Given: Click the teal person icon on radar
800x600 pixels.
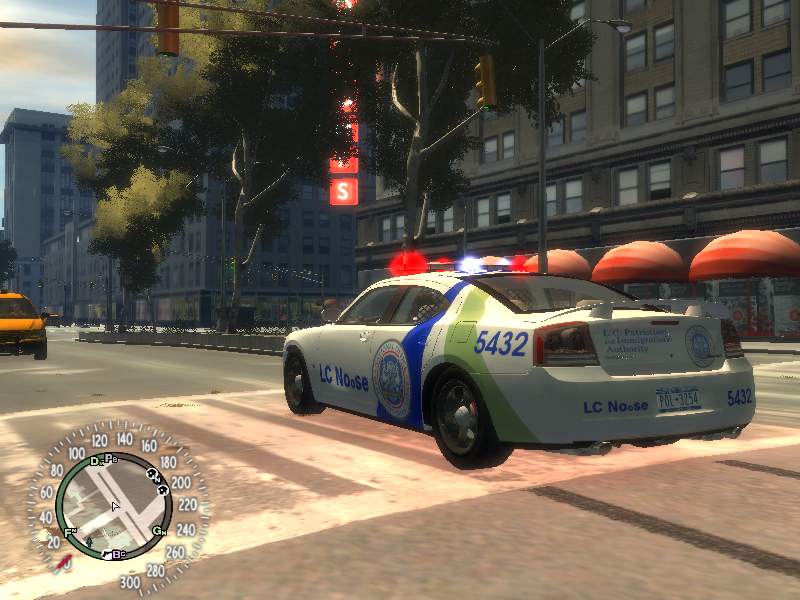Looking at the screenshot, I should 88,543.
